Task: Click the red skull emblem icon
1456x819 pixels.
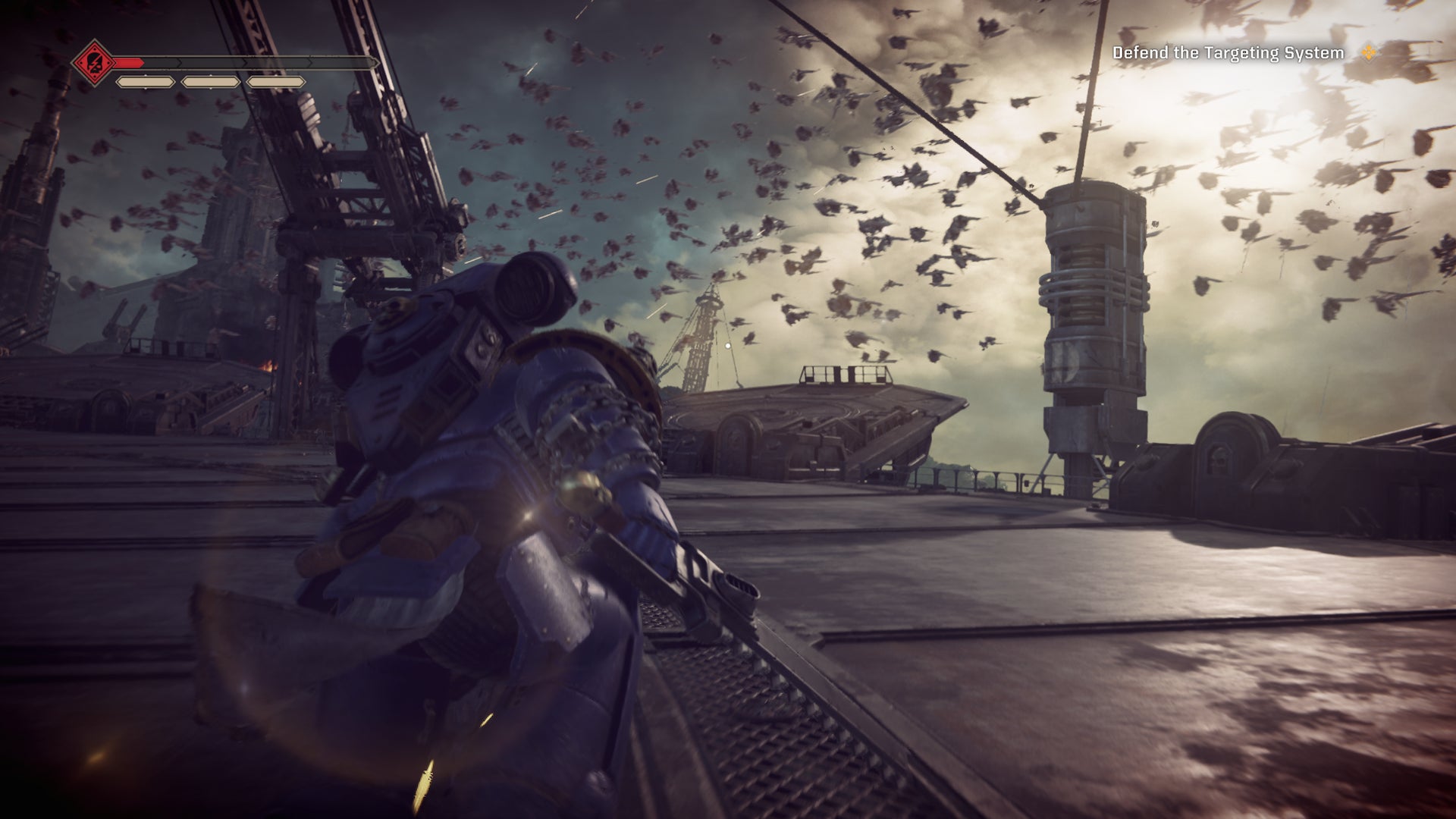Action: (91, 62)
